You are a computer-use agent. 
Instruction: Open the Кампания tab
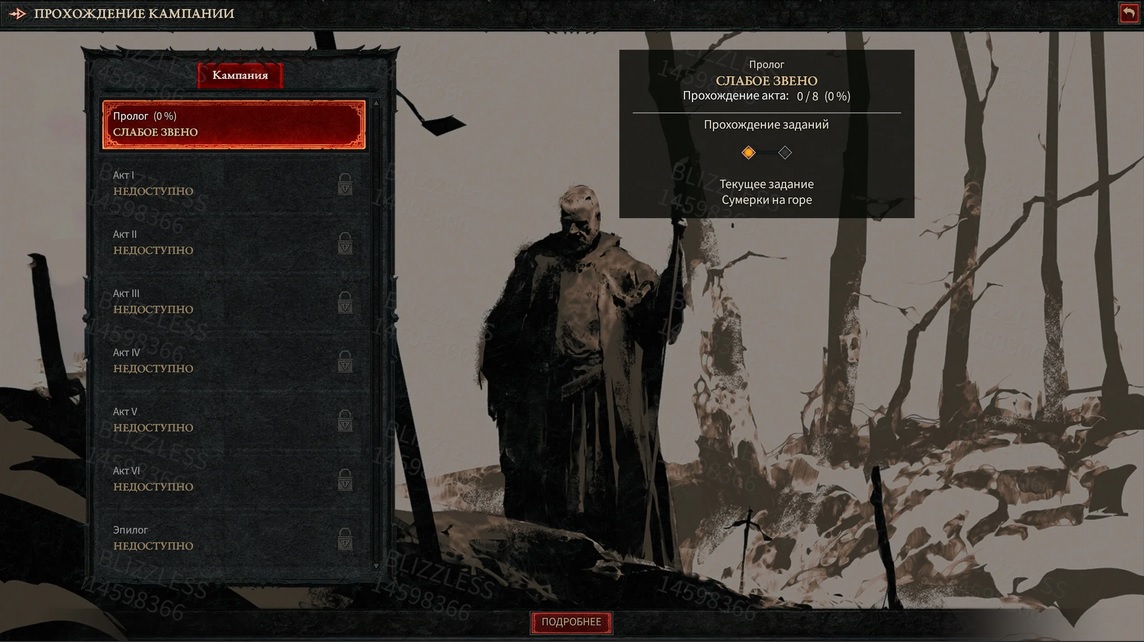[x=240, y=76]
